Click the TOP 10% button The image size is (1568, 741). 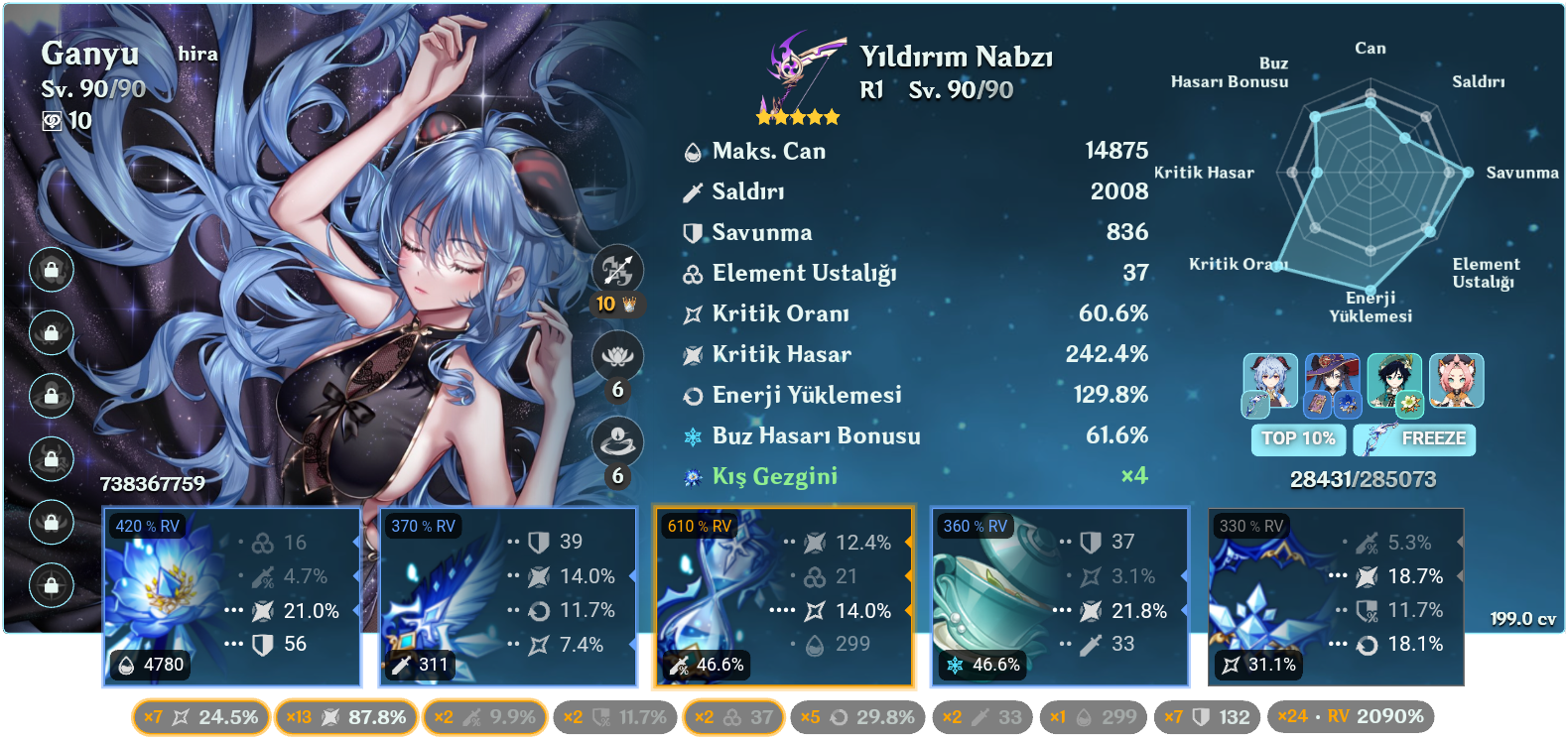(1297, 439)
